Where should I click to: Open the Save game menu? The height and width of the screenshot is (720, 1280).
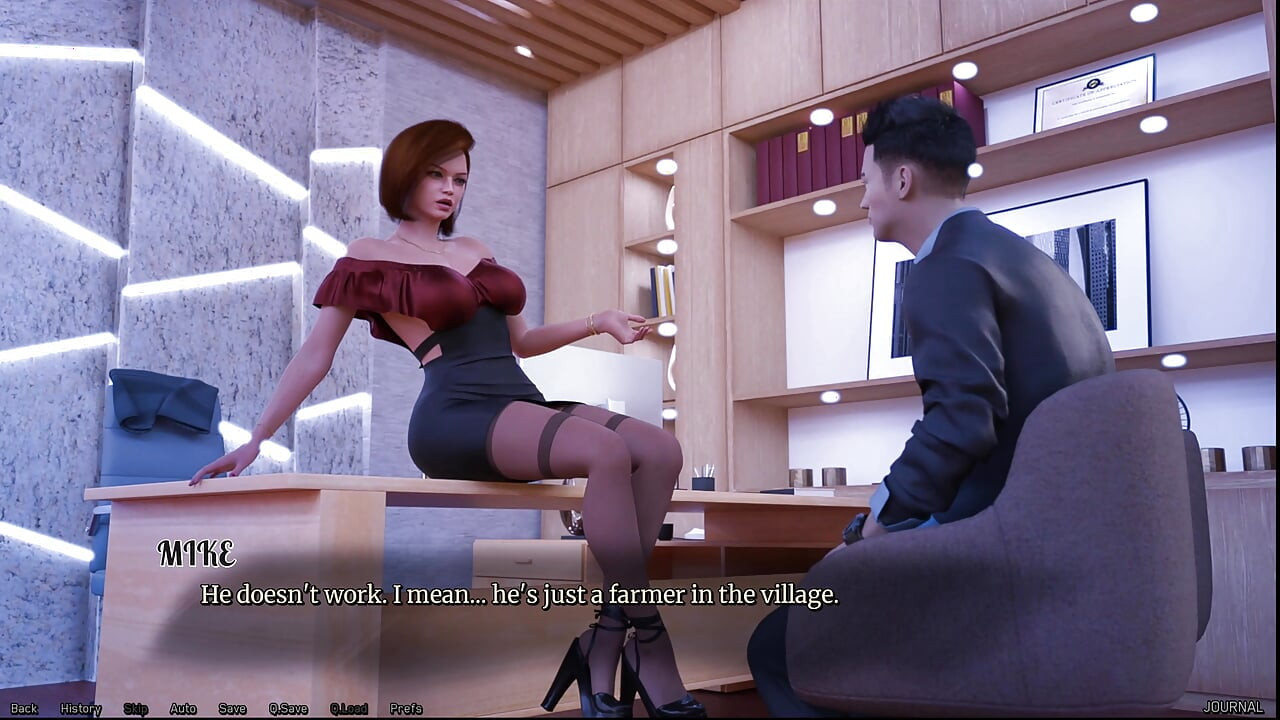click(232, 708)
